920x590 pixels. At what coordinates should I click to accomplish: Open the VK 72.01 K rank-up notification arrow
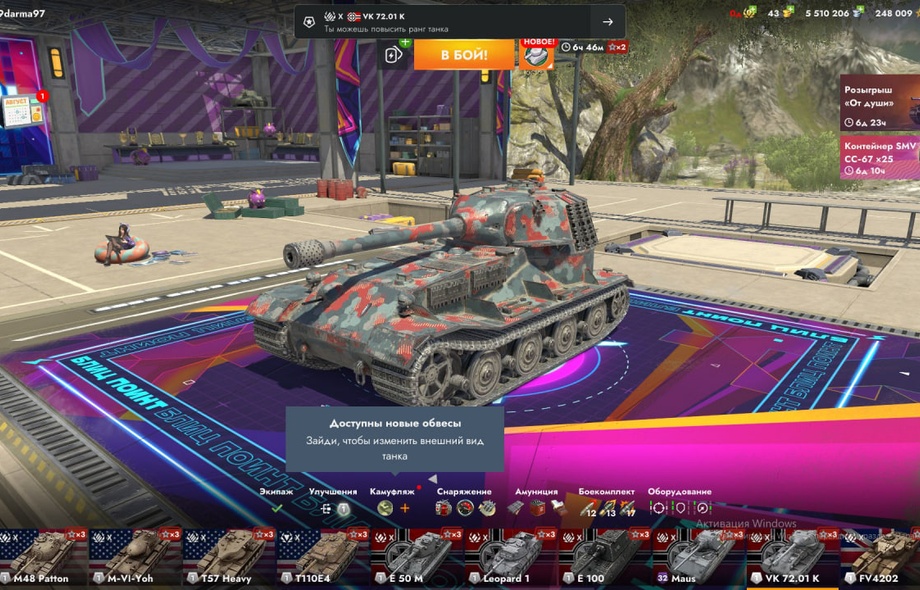(608, 22)
